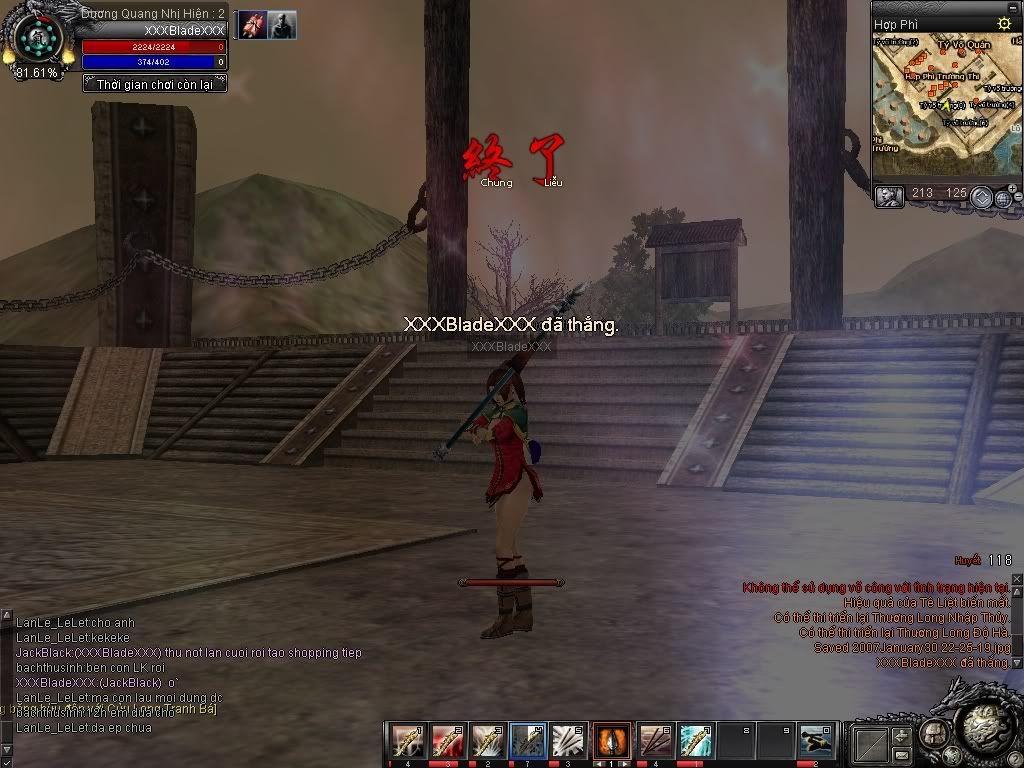Use the red spear skill in slot 2
Screen dimensions: 1024x768
[x=447, y=741]
